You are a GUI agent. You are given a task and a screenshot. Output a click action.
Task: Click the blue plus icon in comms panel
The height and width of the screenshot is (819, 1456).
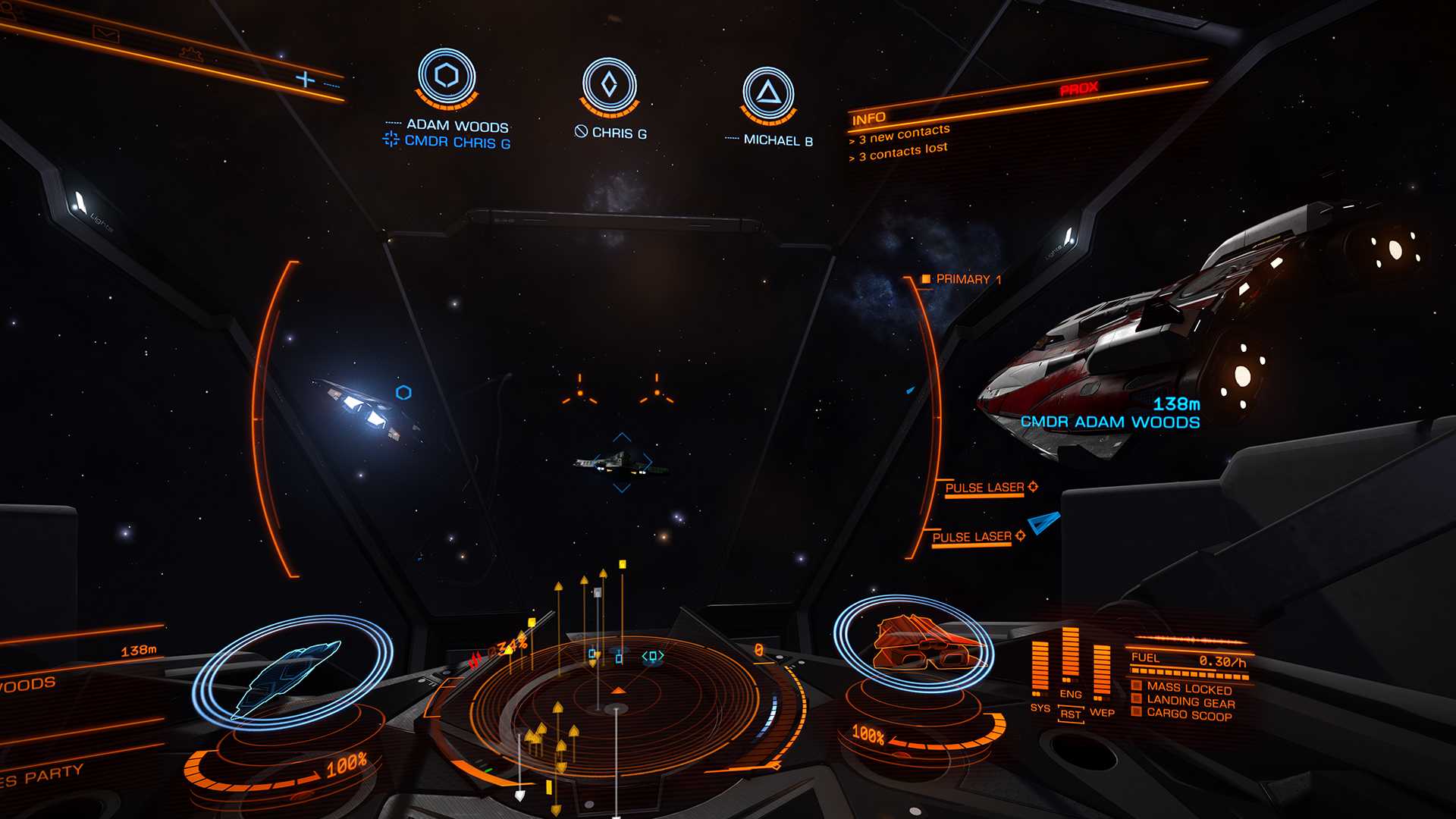coord(305,79)
